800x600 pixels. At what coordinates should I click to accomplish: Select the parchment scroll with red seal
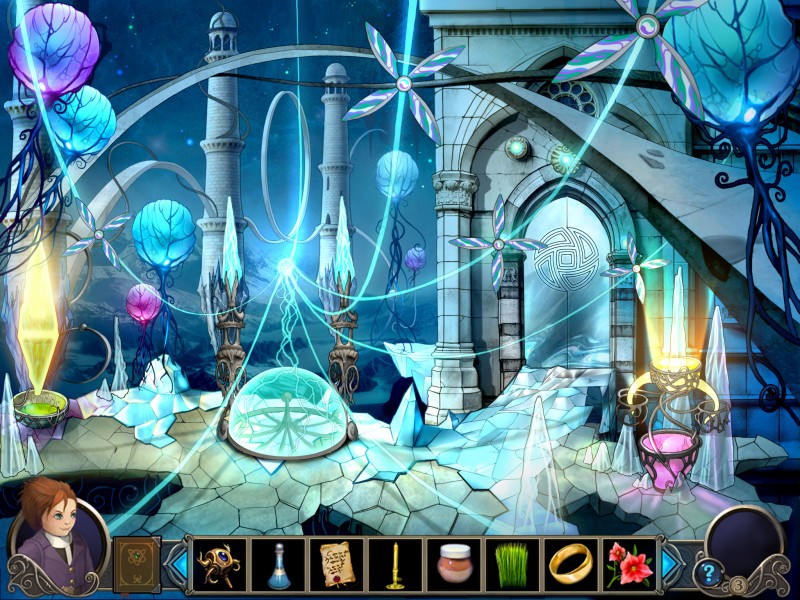(337, 564)
